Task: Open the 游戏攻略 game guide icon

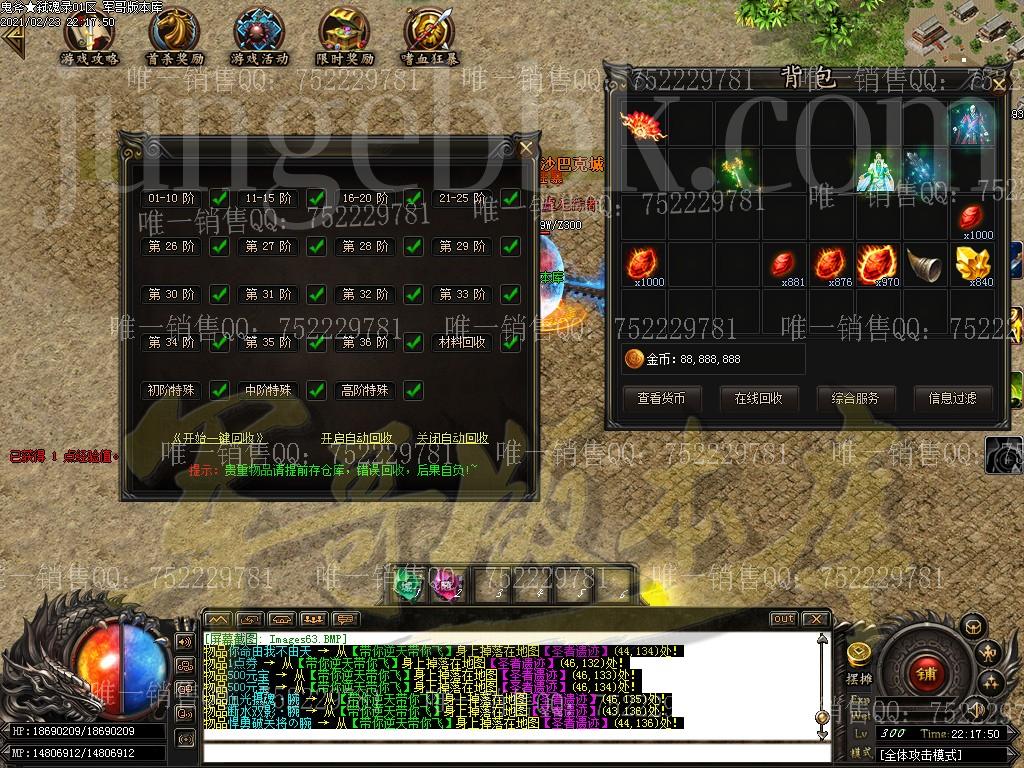Action: (90, 36)
